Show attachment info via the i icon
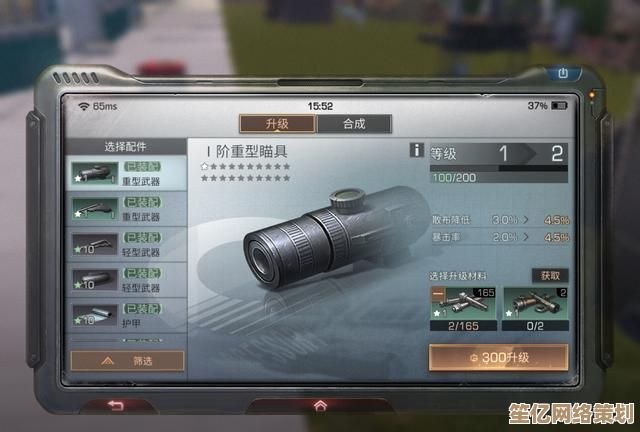Image resolution: width=640 pixels, height=432 pixels. [417, 150]
